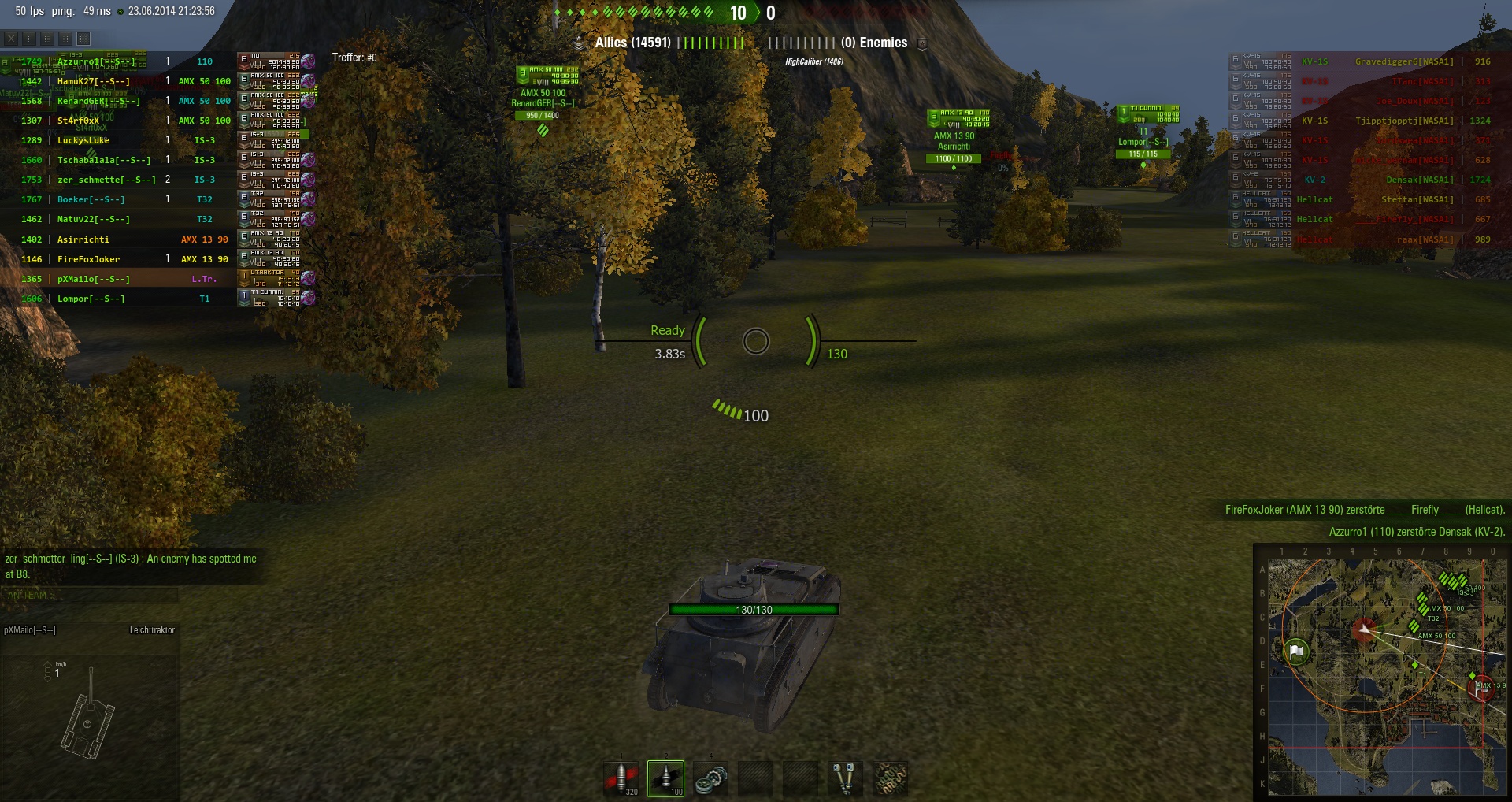Screen dimensions: 1512x802
Task: Click the green allied base flag on minimap
Action: pyautogui.click(x=1296, y=652)
